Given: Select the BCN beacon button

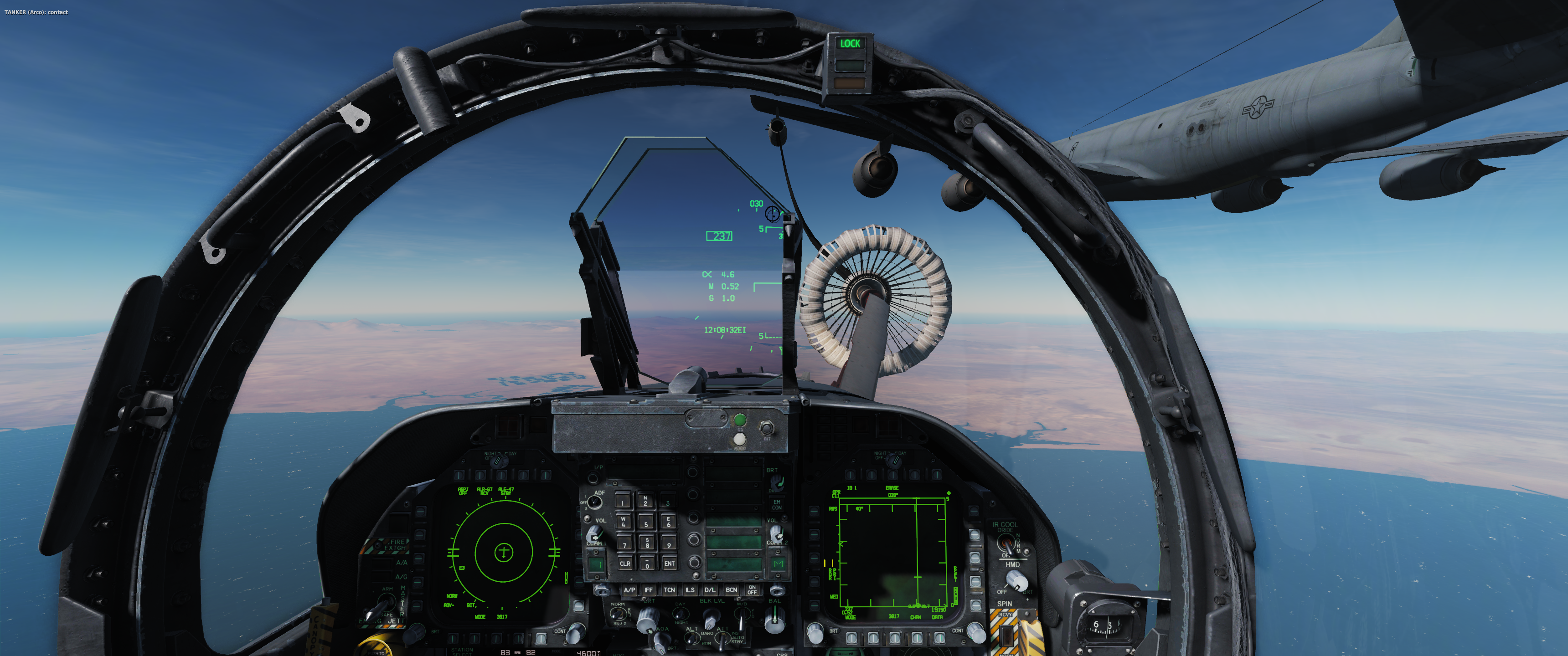Looking at the screenshot, I should (731, 589).
